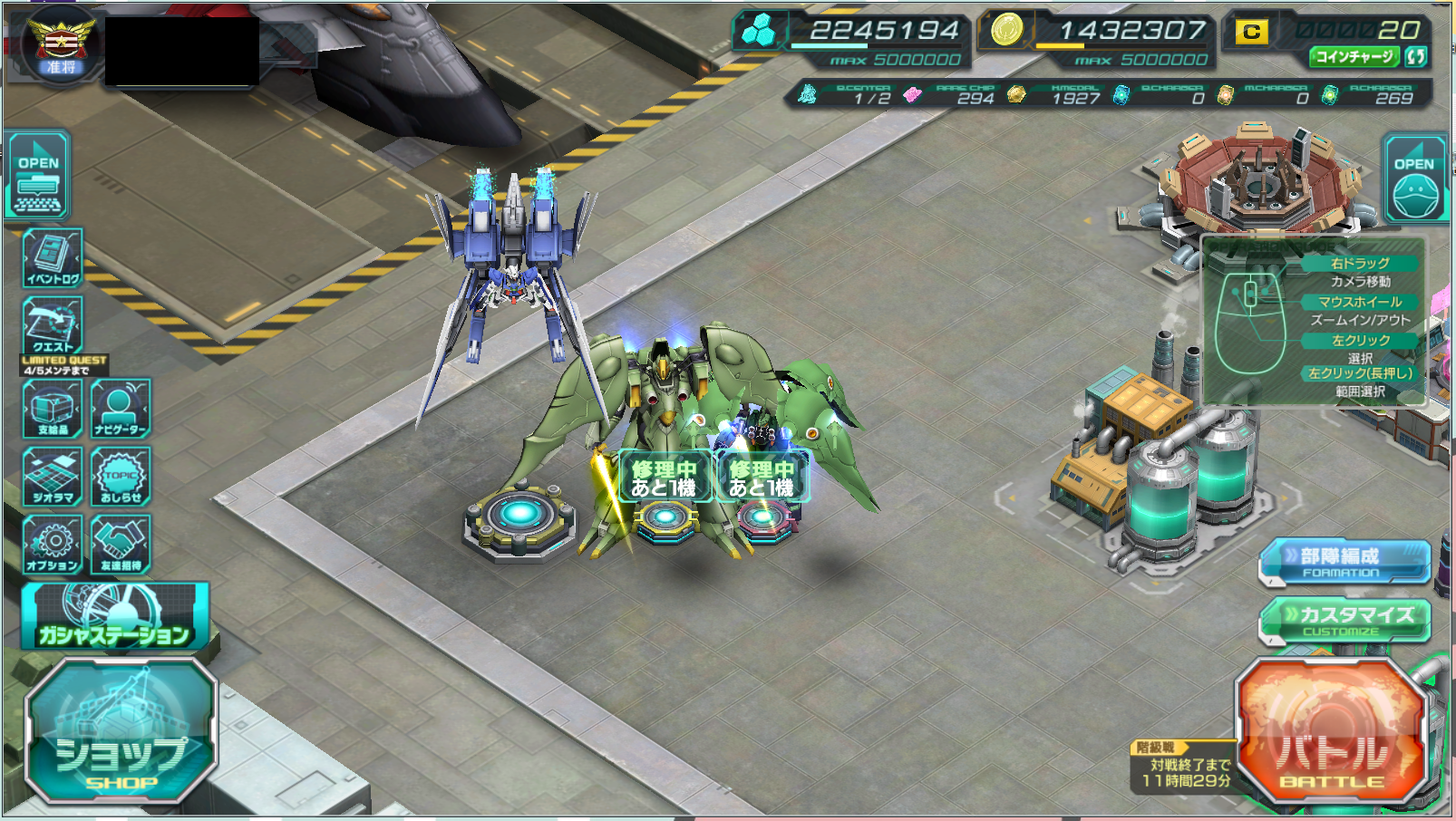Open the 友達招待 friend invite

(x=121, y=545)
